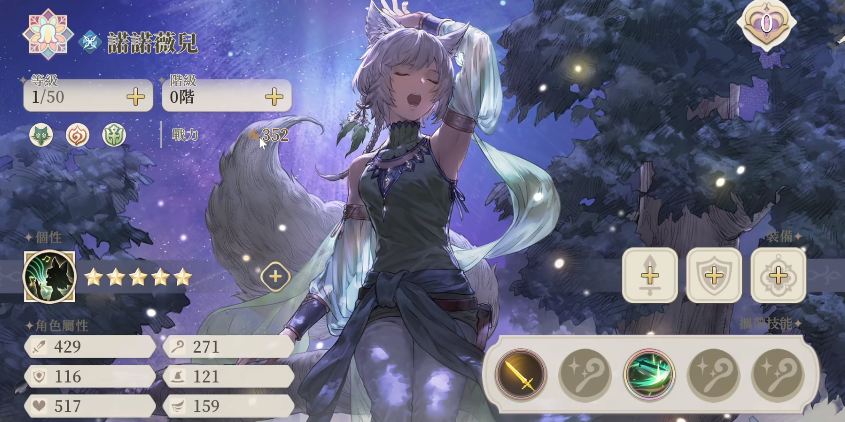Select the green shield trait icon
The height and width of the screenshot is (422, 845).
click(114, 135)
